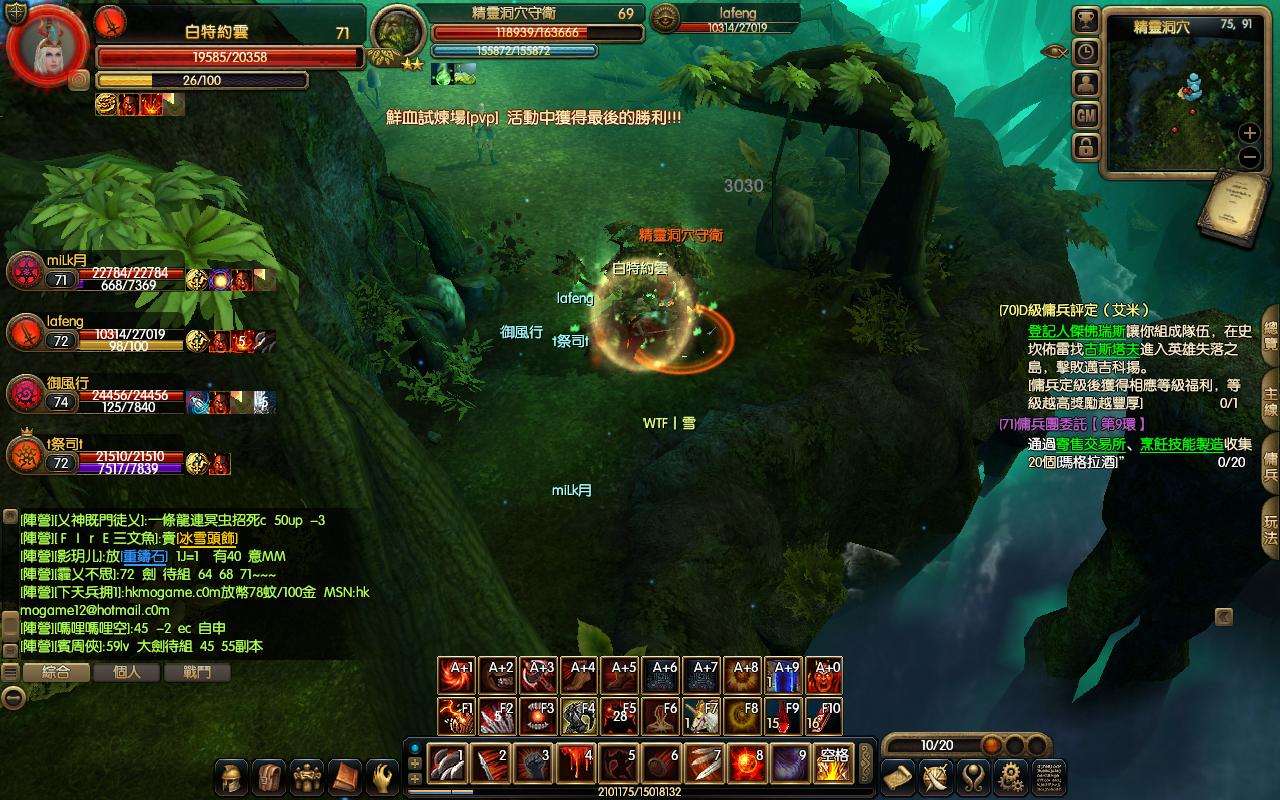Use the blood drip skill in slot 4
The image size is (1280, 800).
pyautogui.click(x=577, y=765)
